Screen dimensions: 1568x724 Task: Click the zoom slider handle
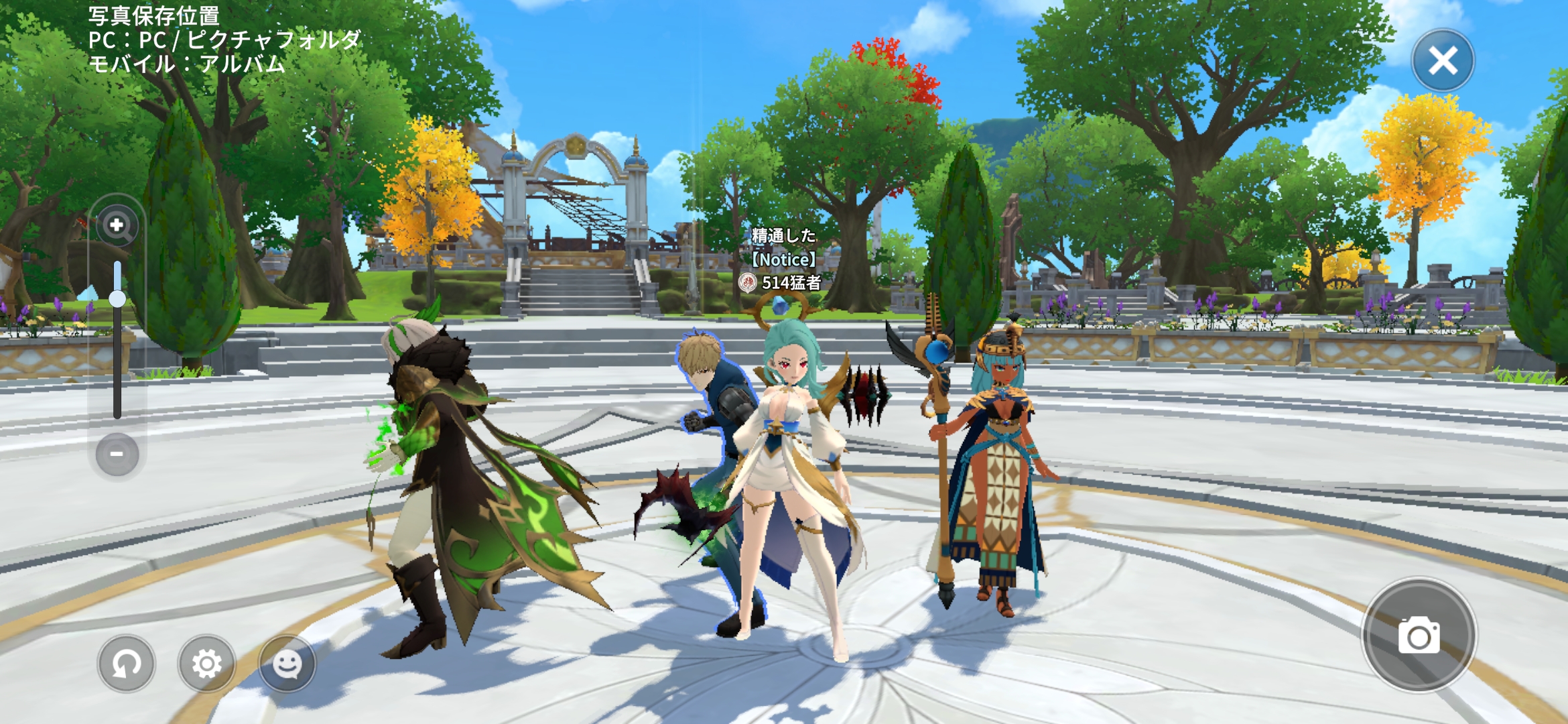[x=117, y=298]
